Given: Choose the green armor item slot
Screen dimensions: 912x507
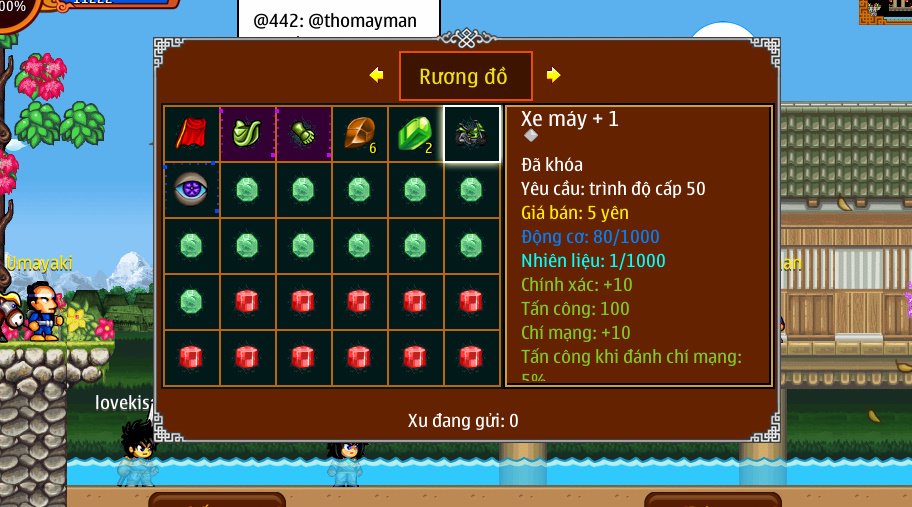Looking at the screenshot, I should point(247,134).
